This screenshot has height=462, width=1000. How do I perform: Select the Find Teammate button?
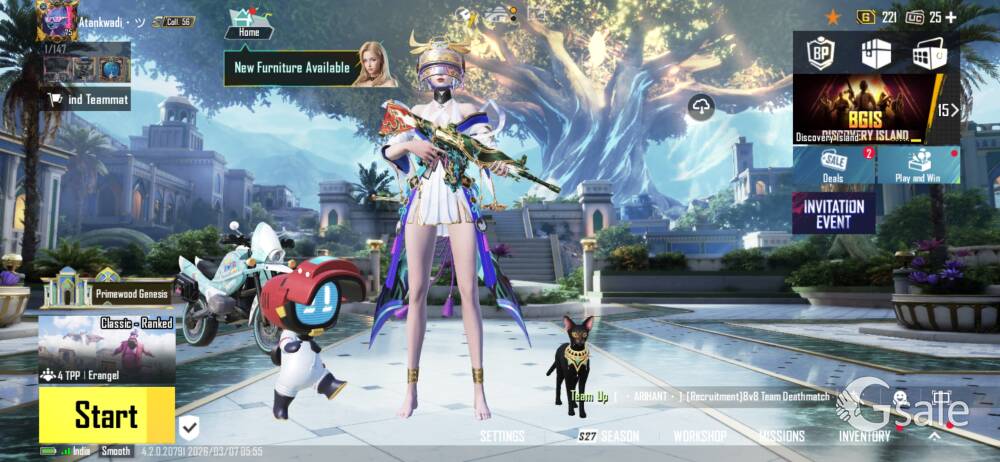88,98
